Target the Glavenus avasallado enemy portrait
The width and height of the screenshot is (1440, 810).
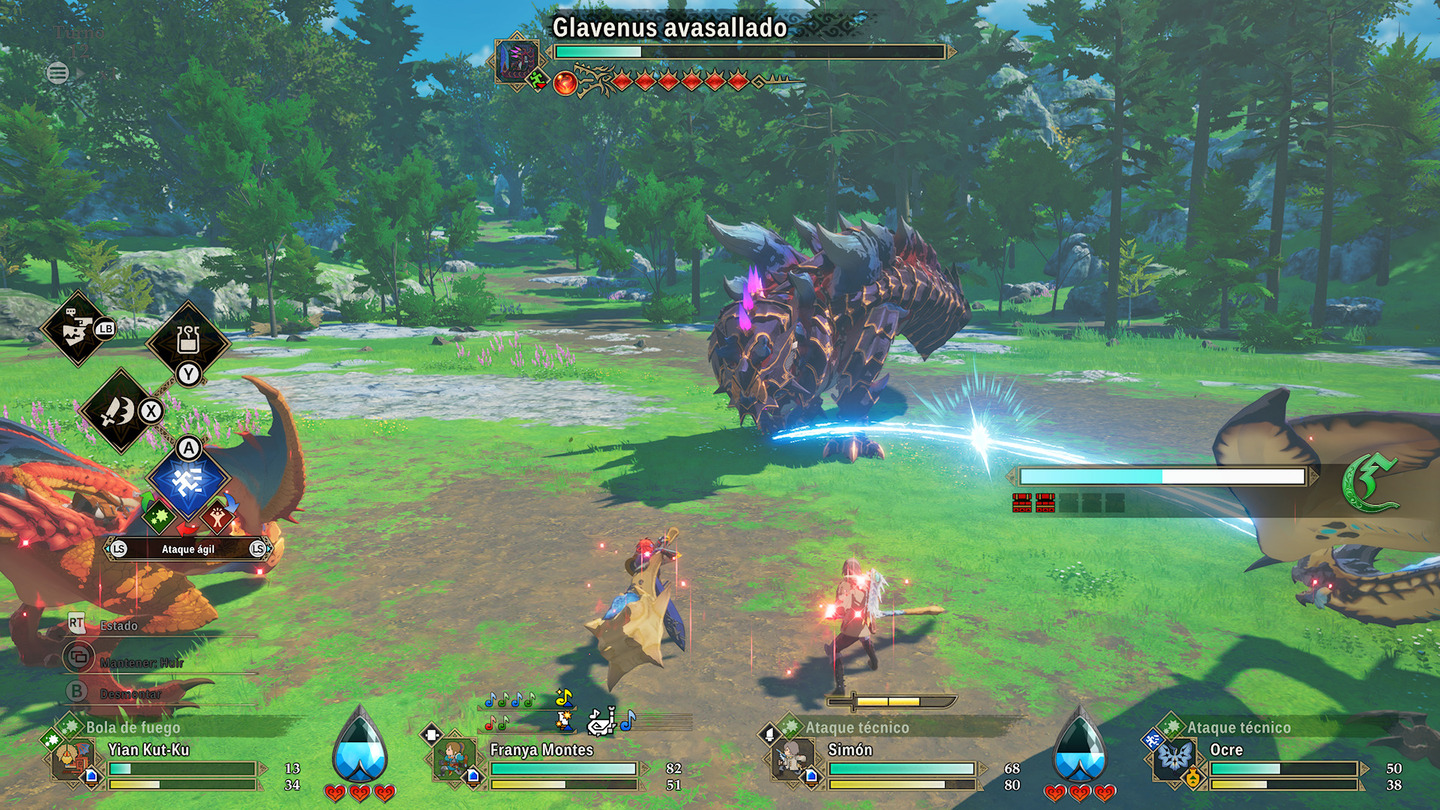tap(517, 61)
